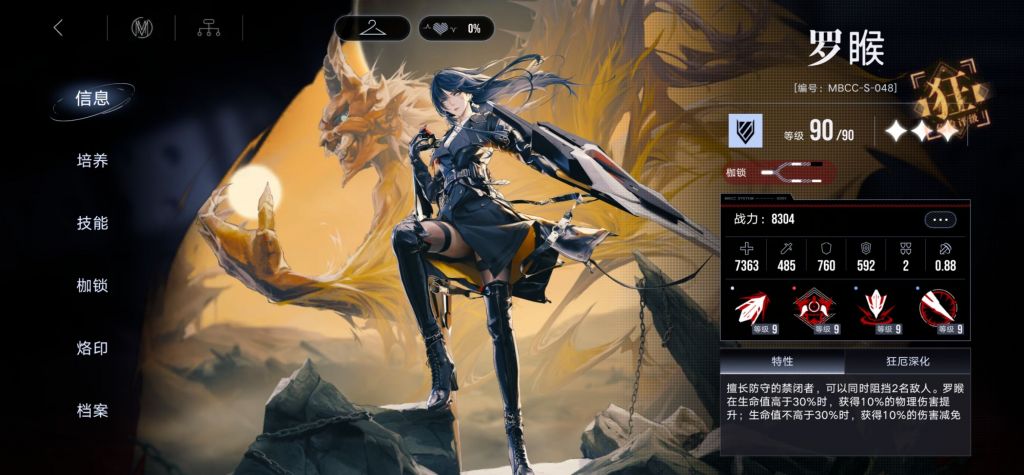Open the hierarchy tree navigation icon

pyautogui.click(x=208, y=28)
